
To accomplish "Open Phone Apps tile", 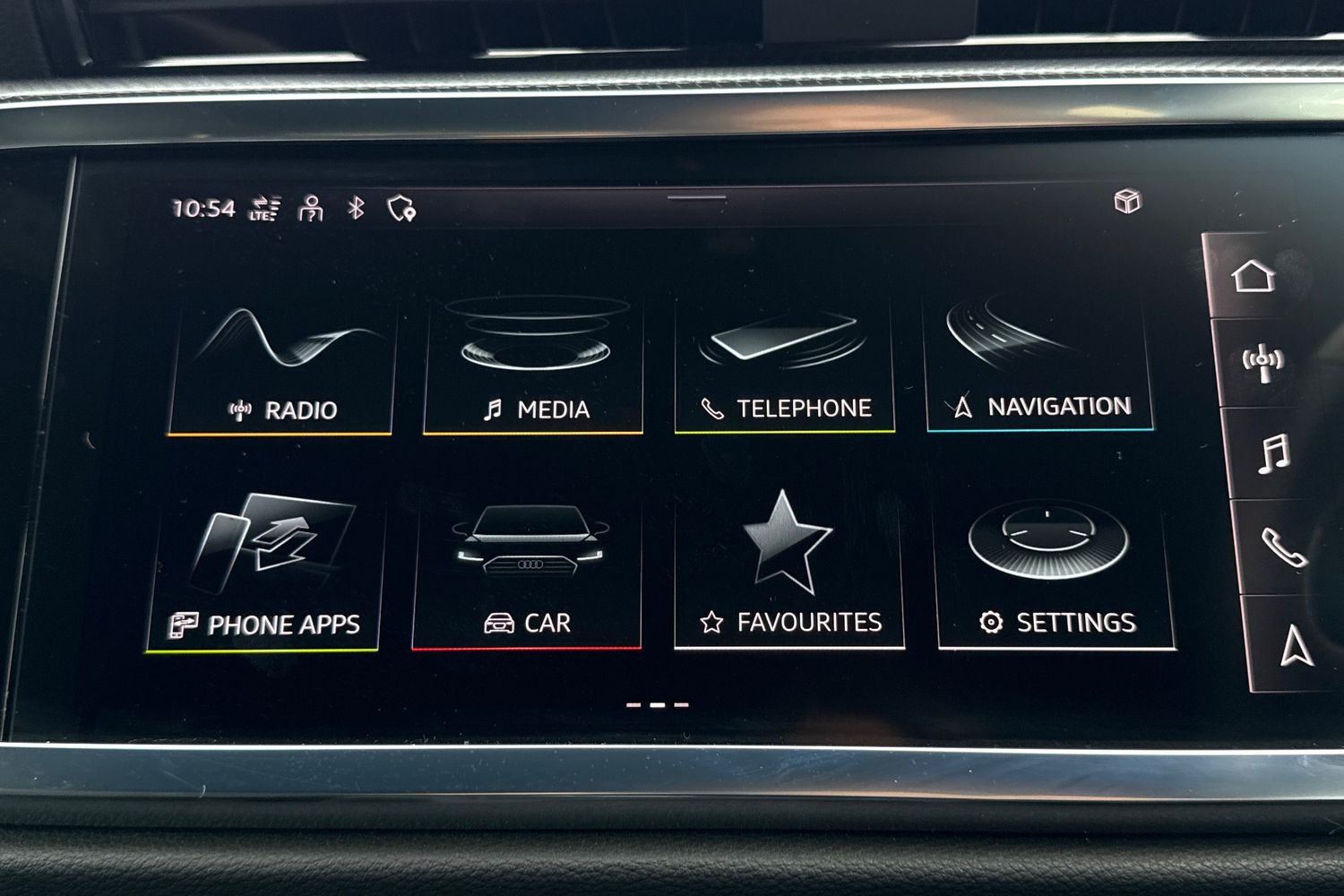I will (265, 572).
